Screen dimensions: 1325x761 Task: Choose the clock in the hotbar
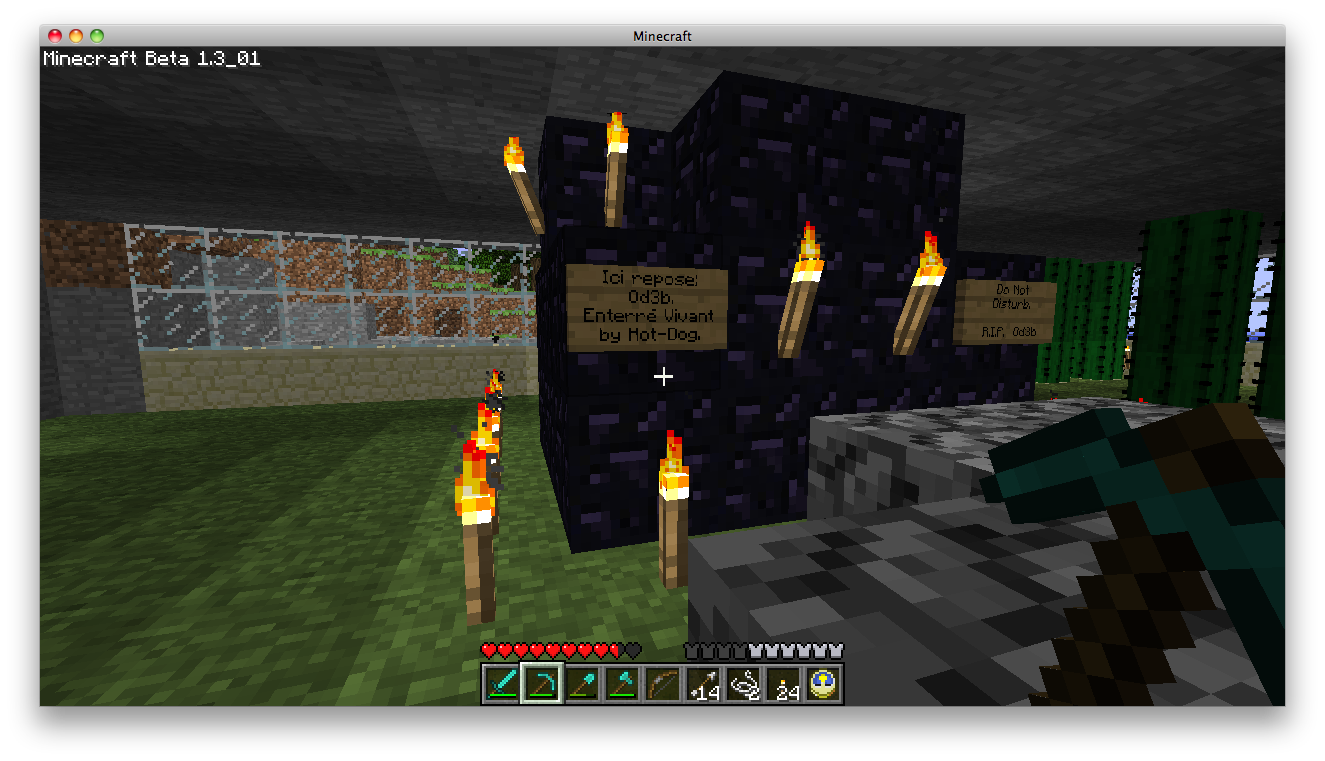click(x=824, y=684)
